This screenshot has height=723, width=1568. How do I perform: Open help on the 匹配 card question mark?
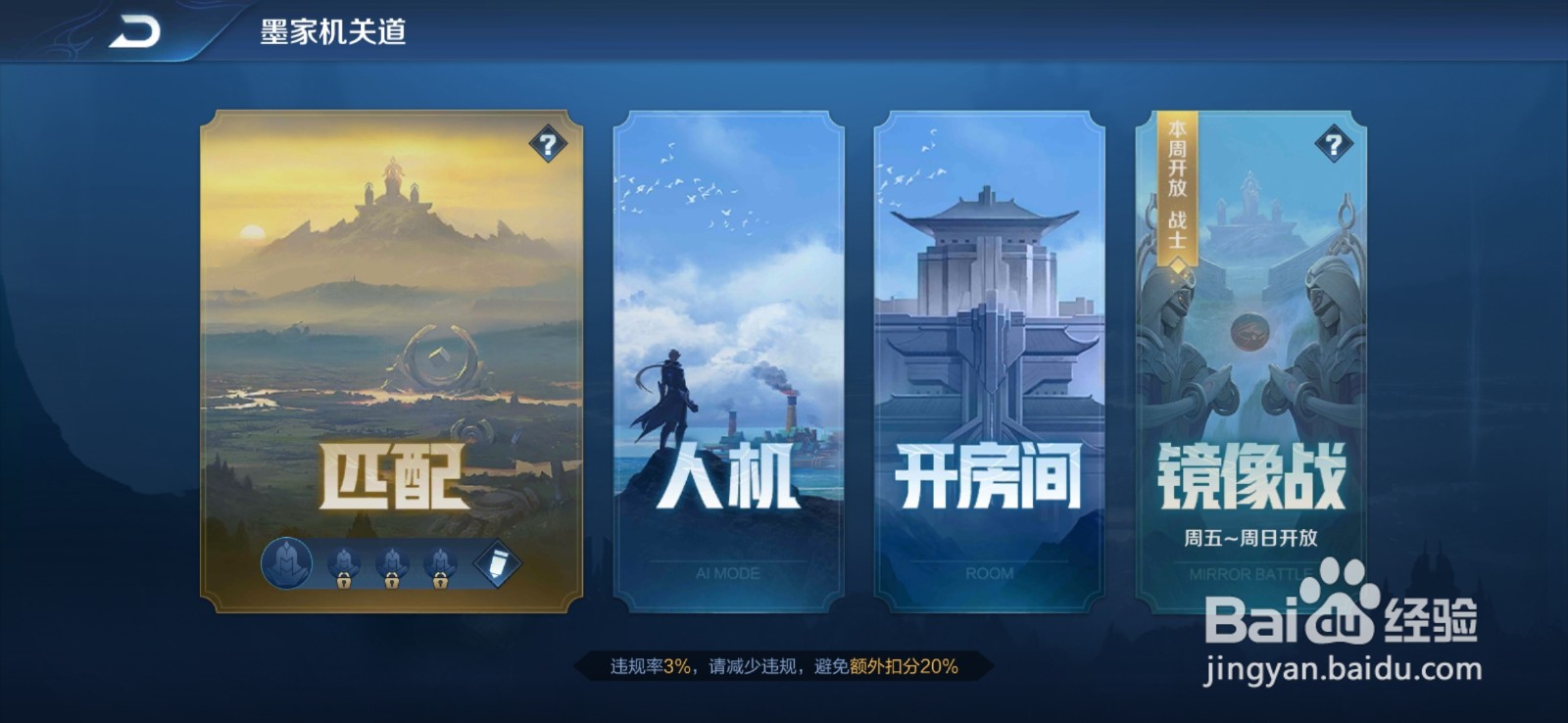[547, 145]
